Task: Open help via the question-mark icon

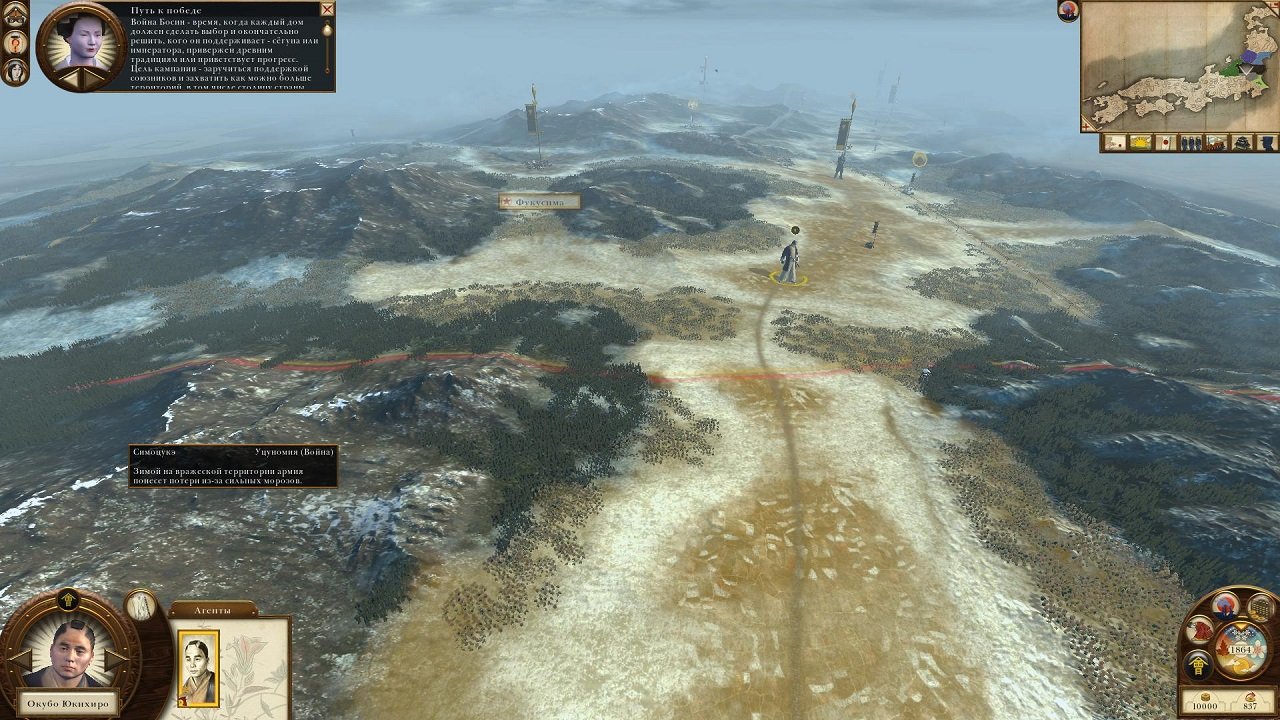Action: [15, 42]
